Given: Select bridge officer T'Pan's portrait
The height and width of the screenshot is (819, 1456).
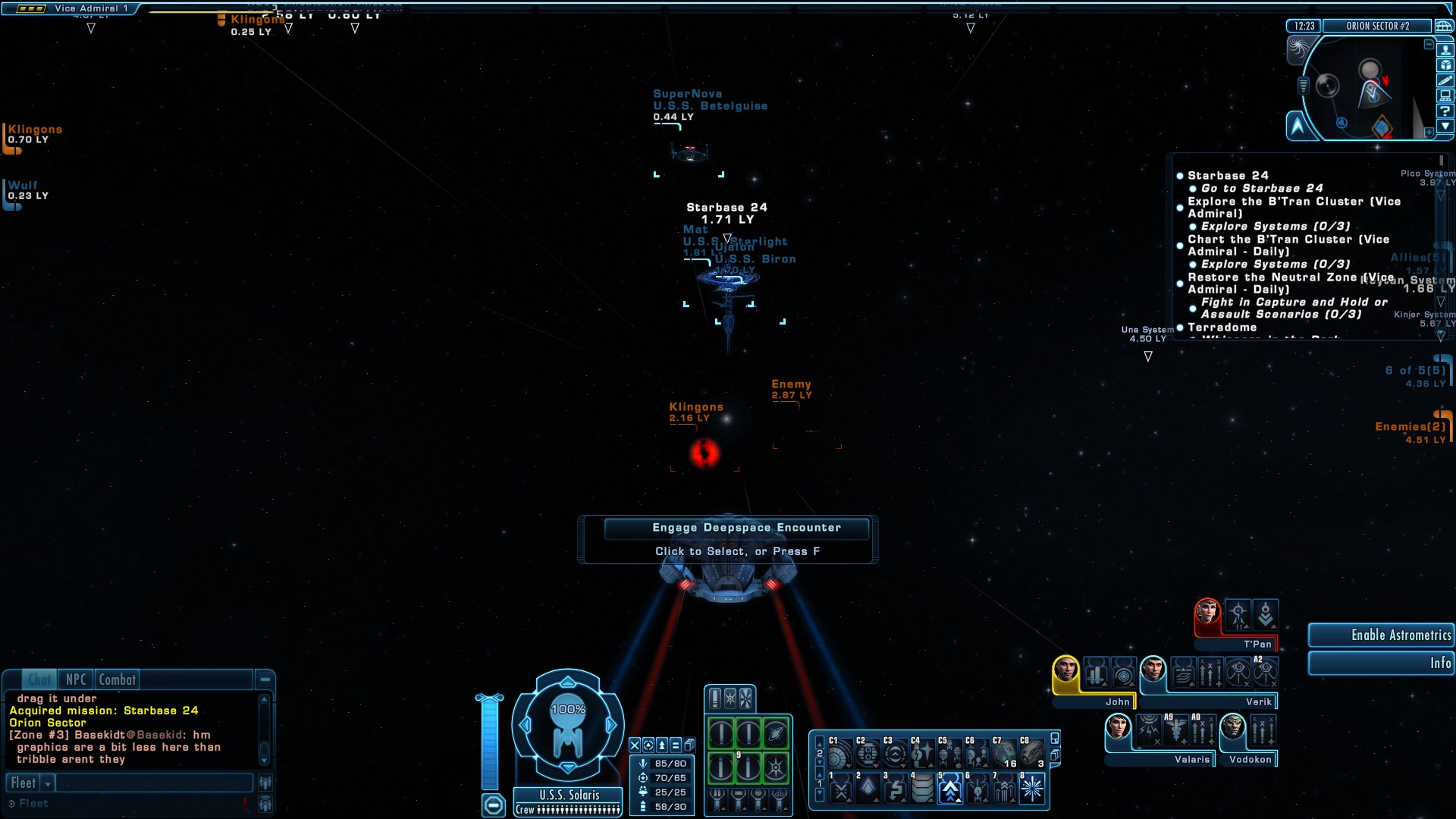Looking at the screenshot, I should (1207, 611).
